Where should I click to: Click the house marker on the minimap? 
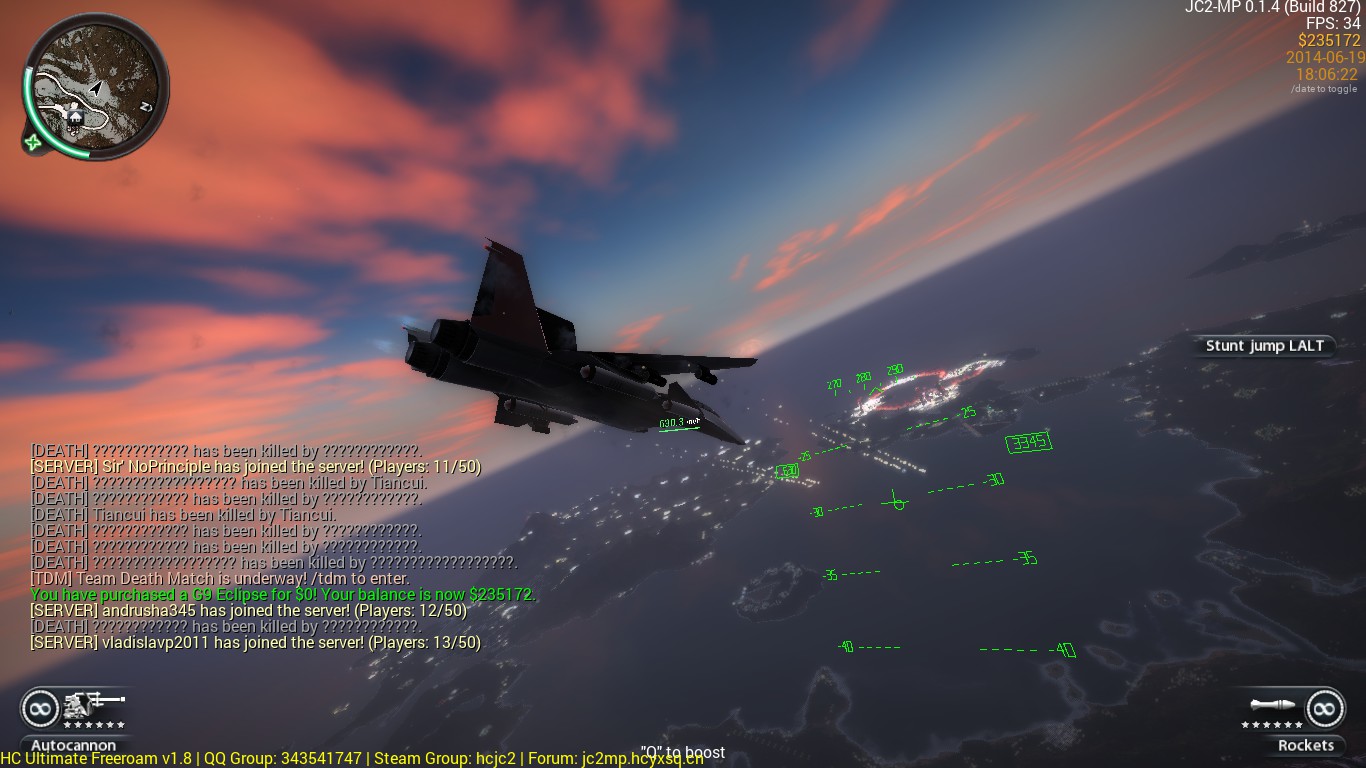tap(76, 117)
